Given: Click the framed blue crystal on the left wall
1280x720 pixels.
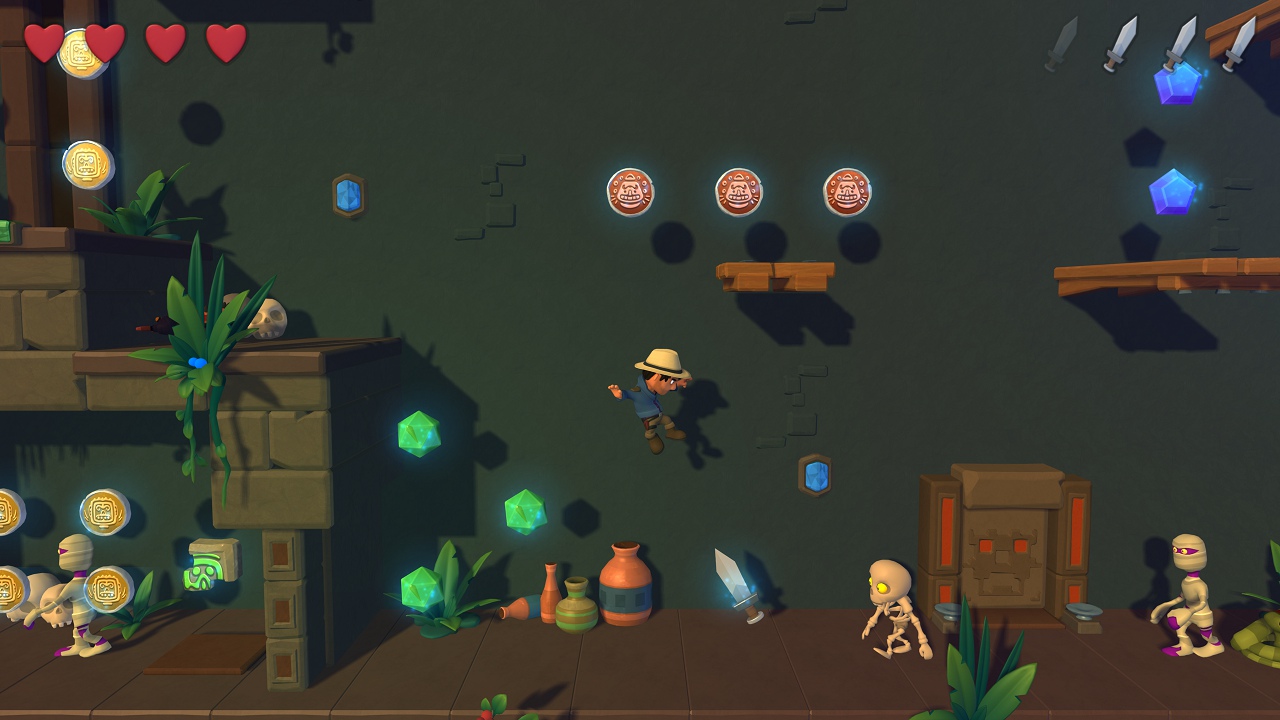Looking at the screenshot, I should [347, 197].
